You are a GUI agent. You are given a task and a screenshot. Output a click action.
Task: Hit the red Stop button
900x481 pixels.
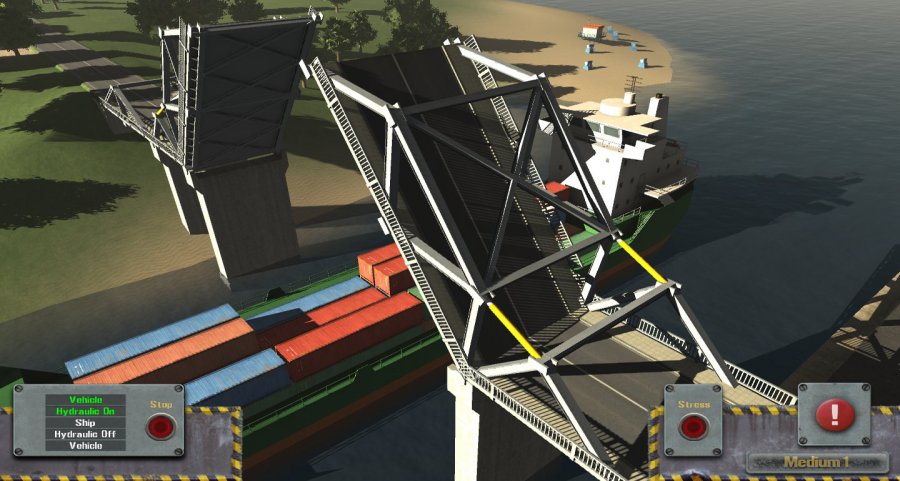(160, 428)
